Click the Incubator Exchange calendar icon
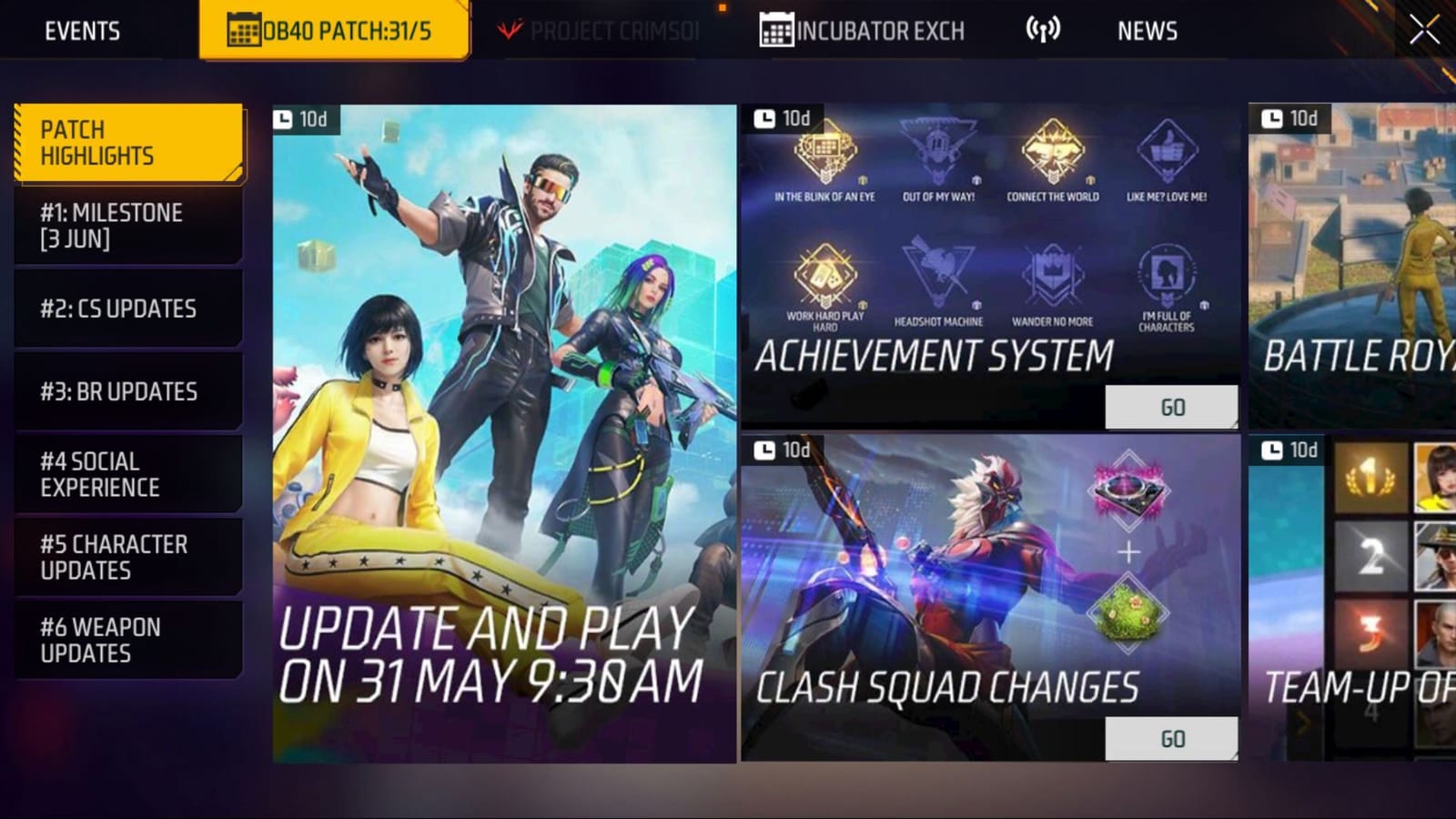1456x819 pixels. 774,28
